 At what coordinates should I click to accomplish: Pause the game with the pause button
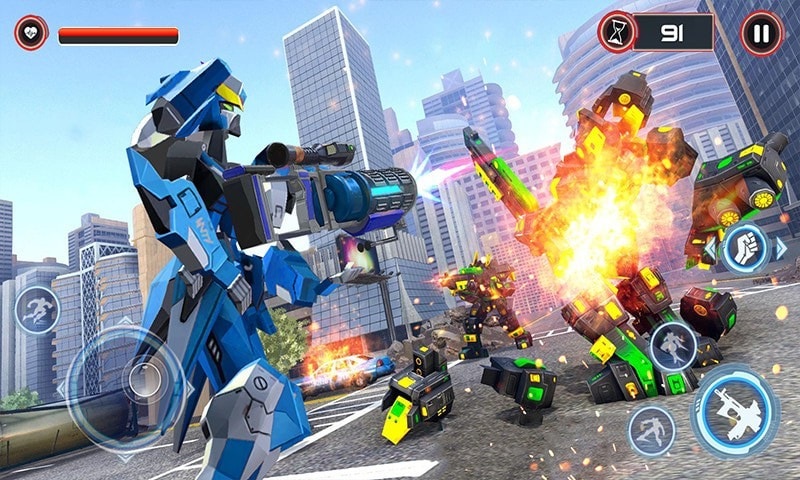click(761, 33)
